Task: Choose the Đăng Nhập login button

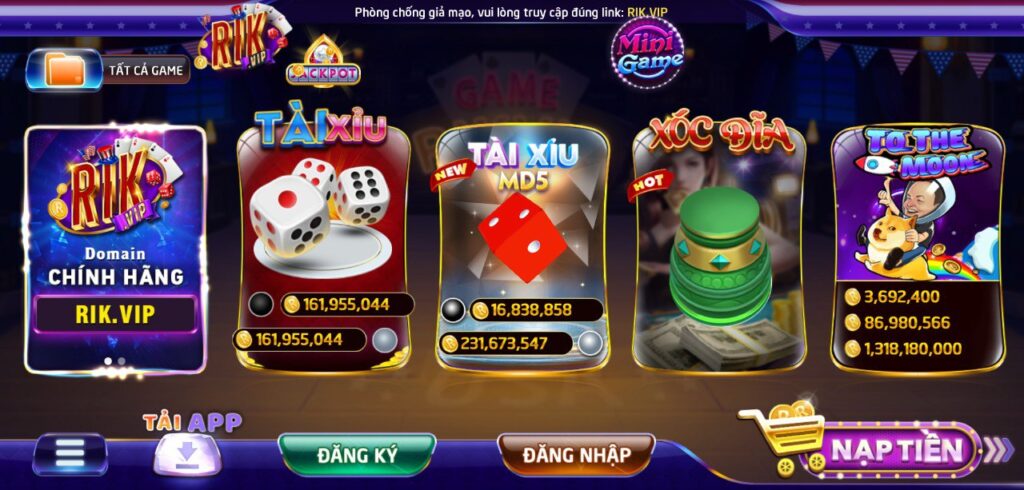Action: (x=576, y=455)
